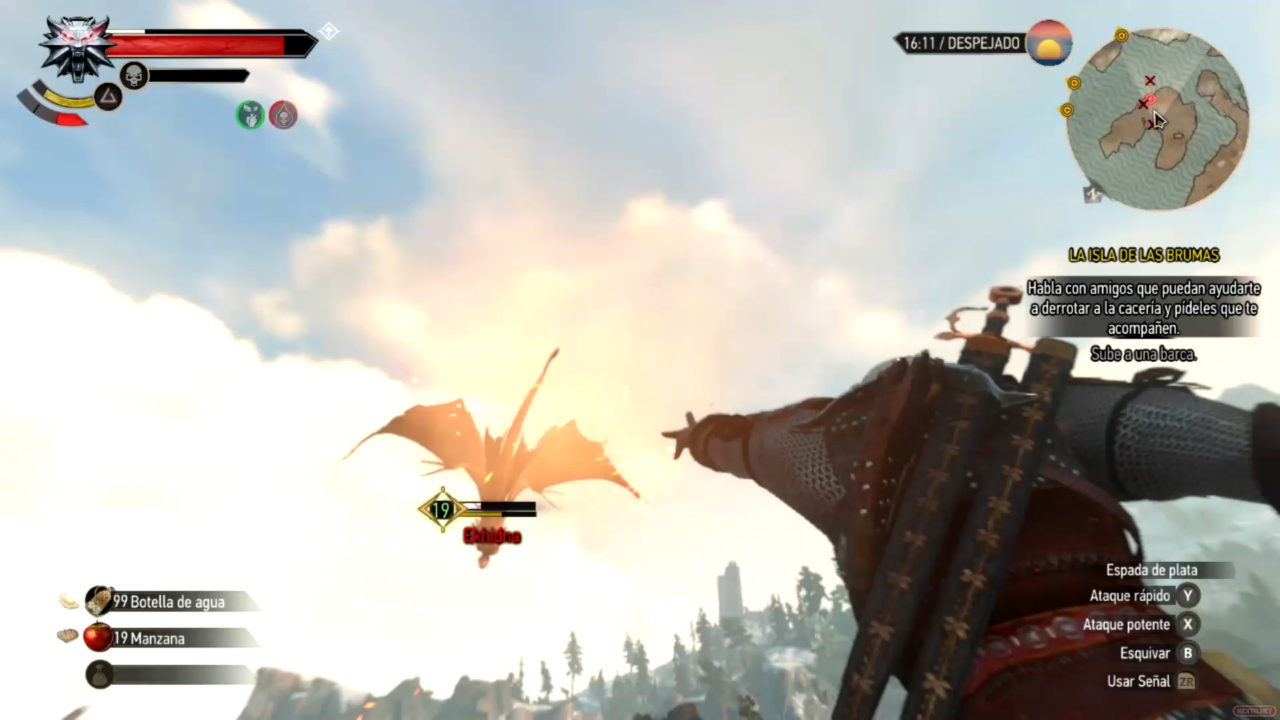Use the Botella de agua quick slot
Screen dimensions: 1280x720
pyautogui.click(x=99, y=601)
